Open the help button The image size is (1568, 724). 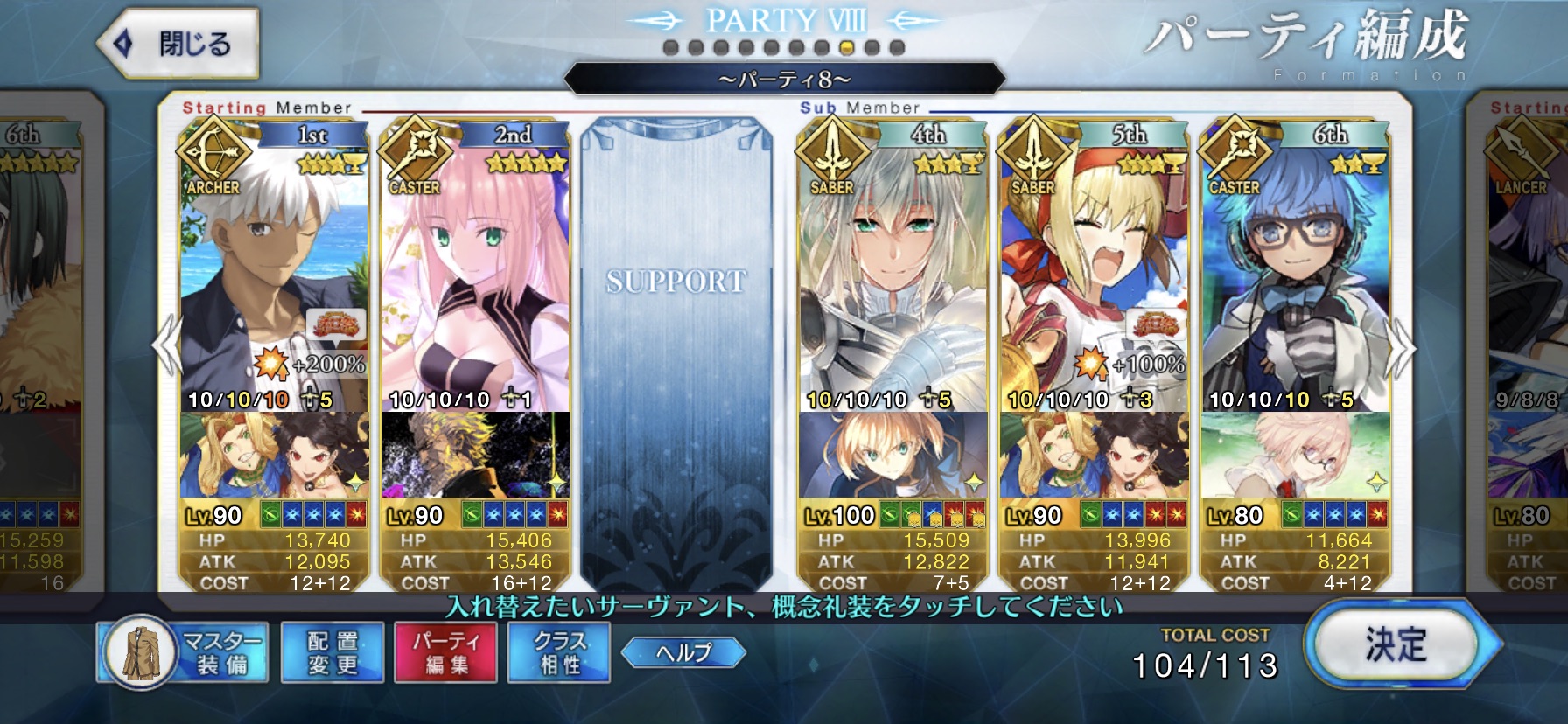683,651
